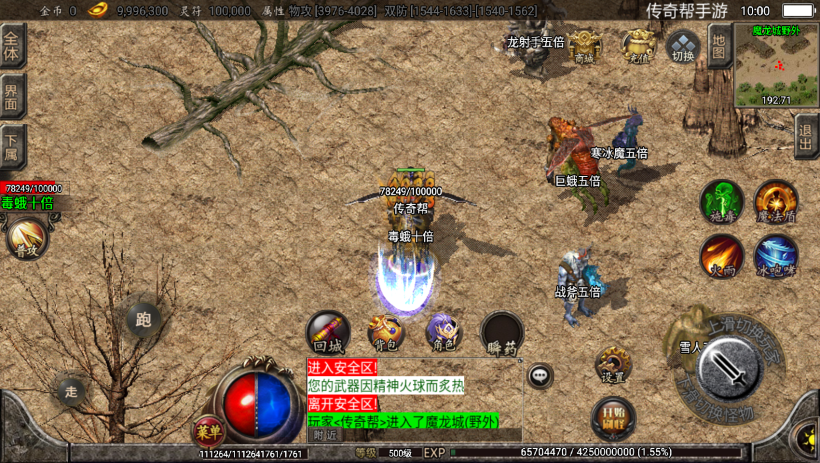
Task: Cast the 施毒 poison skill
Action: tap(720, 200)
